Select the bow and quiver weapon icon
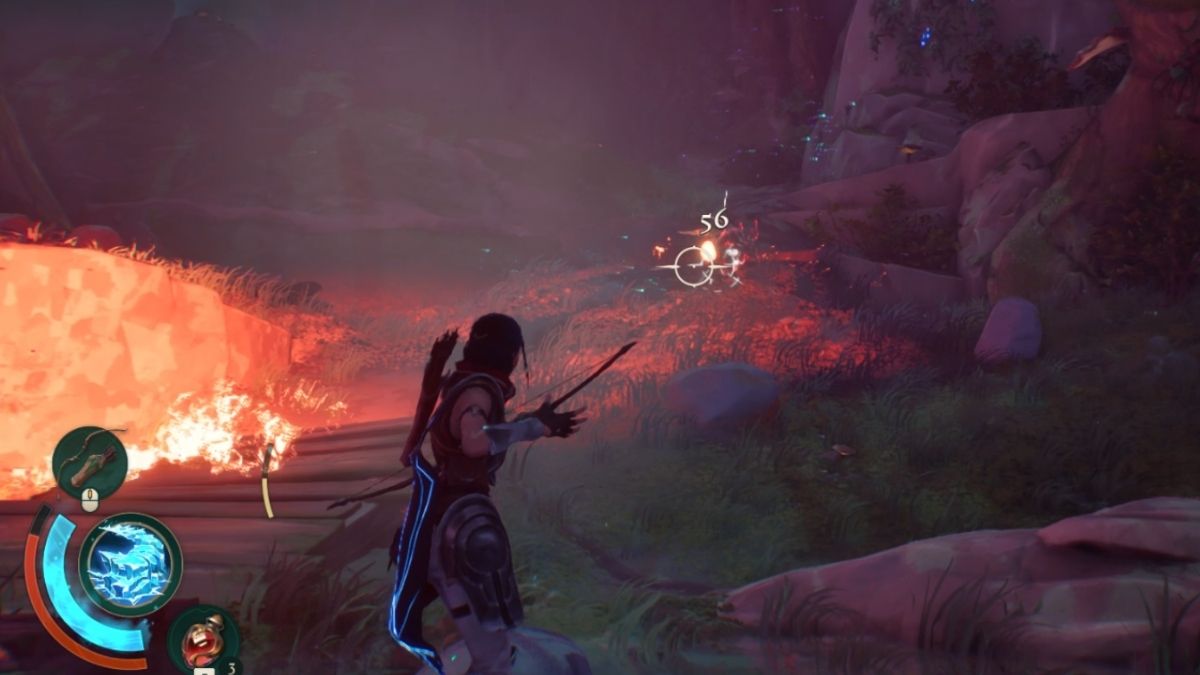Viewport: 1200px width, 675px height. 90,460
